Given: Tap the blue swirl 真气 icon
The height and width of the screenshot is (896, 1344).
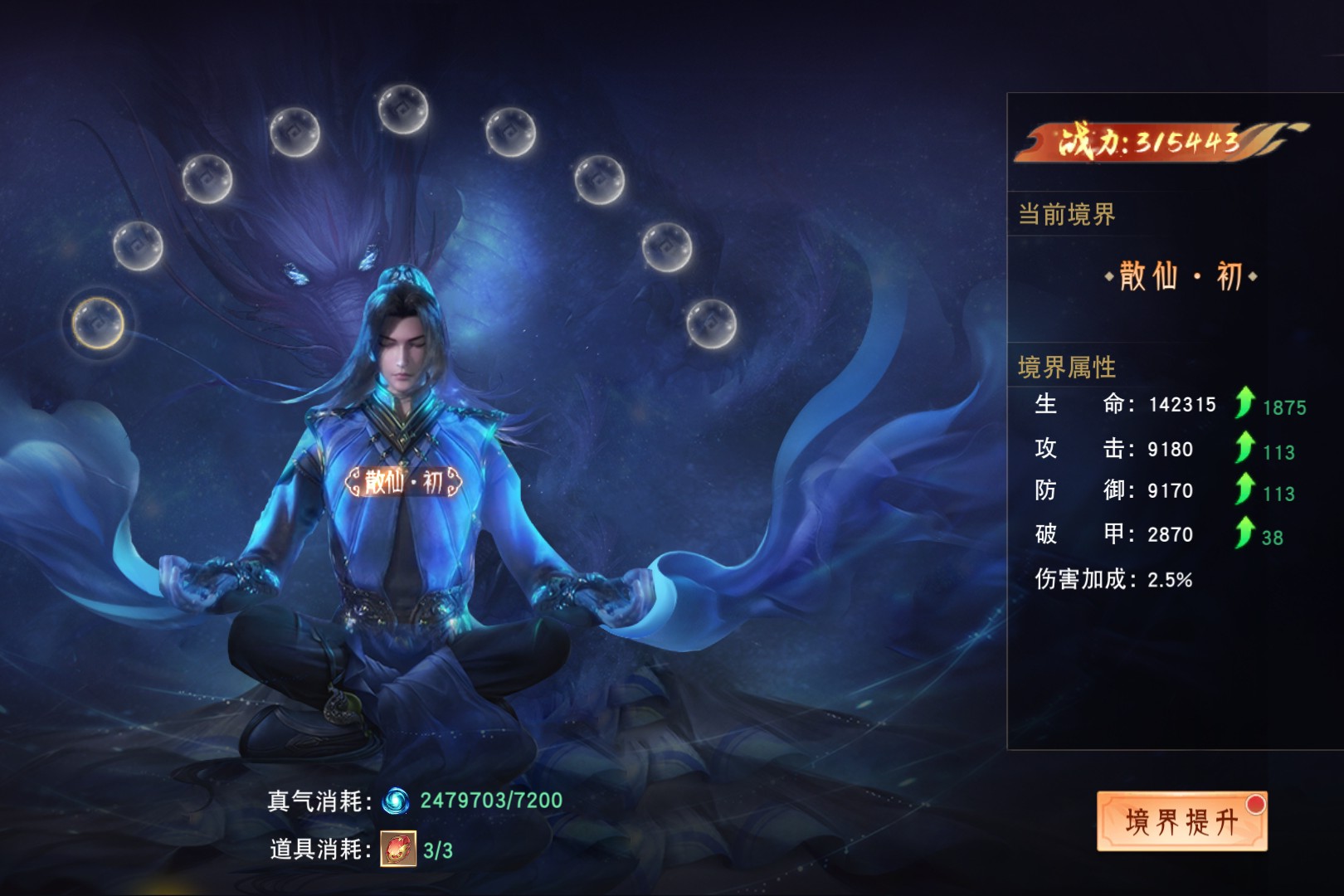Looking at the screenshot, I should 395,801.
